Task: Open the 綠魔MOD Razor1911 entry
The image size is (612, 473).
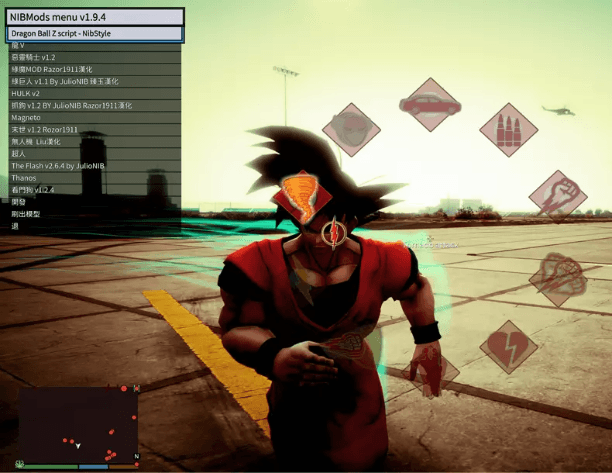Action: [x=93, y=69]
